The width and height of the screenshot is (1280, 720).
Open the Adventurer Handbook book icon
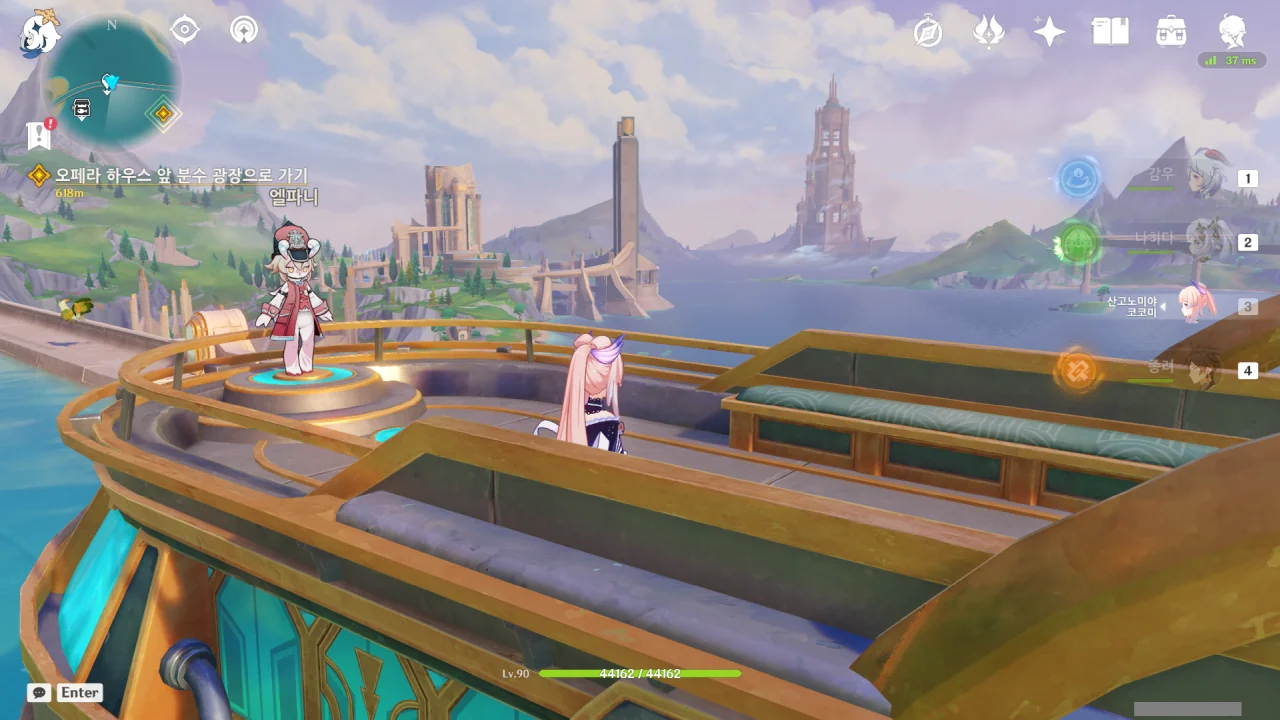point(1110,32)
